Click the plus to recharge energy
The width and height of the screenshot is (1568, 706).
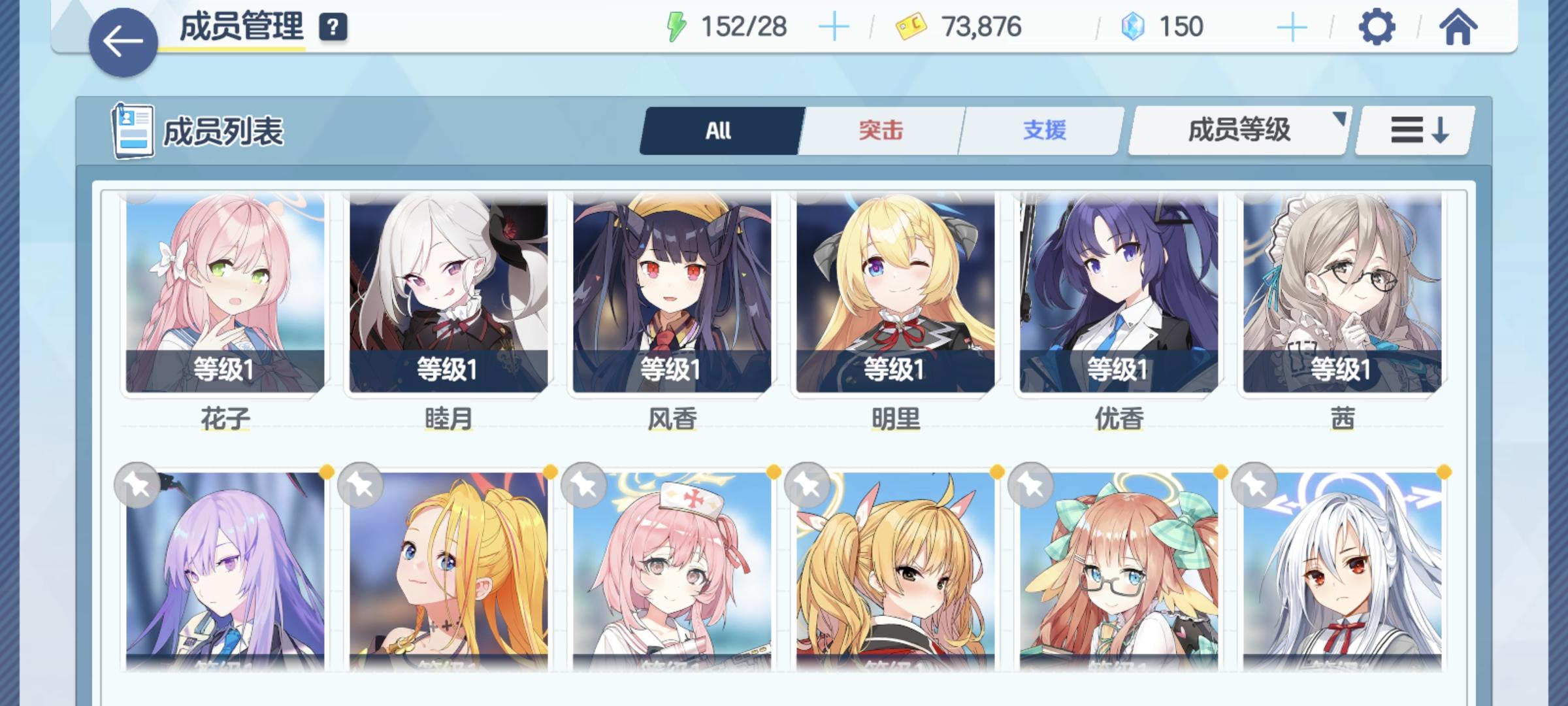click(834, 27)
